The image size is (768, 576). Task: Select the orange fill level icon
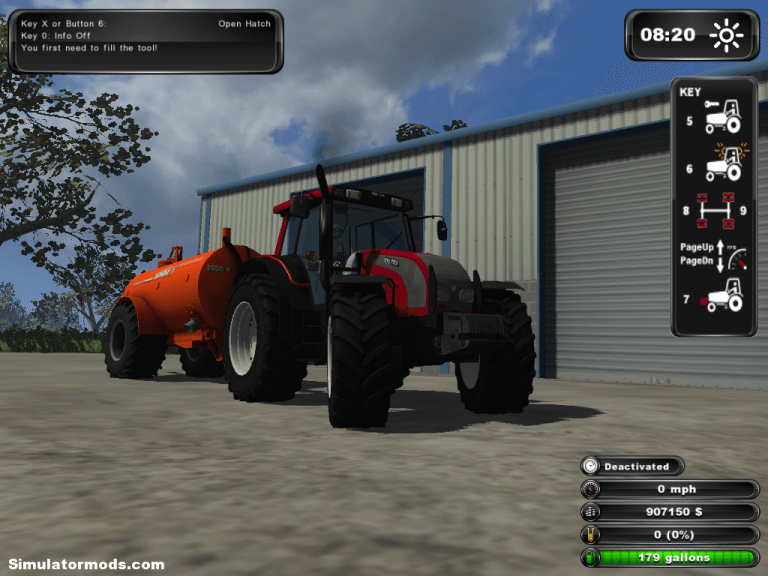pos(590,535)
